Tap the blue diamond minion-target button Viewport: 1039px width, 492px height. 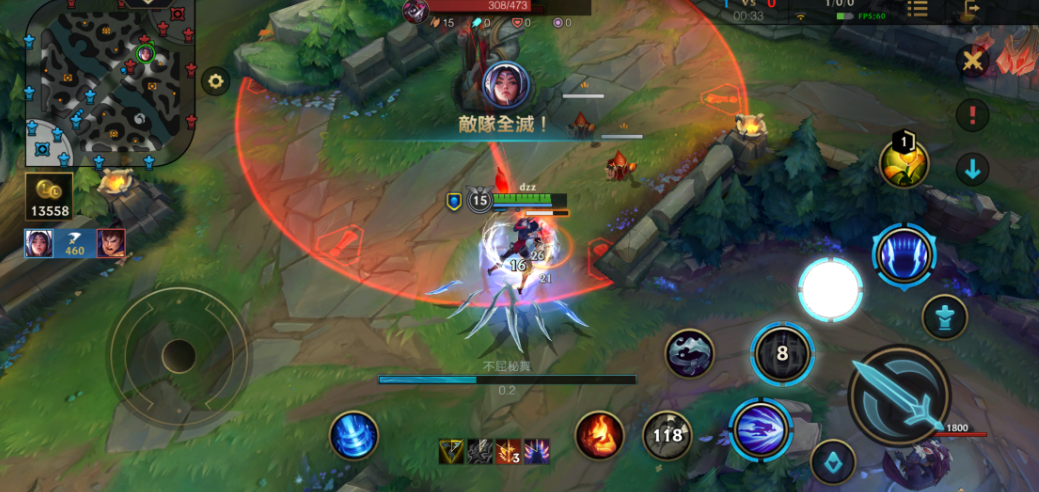(x=832, y=461)
